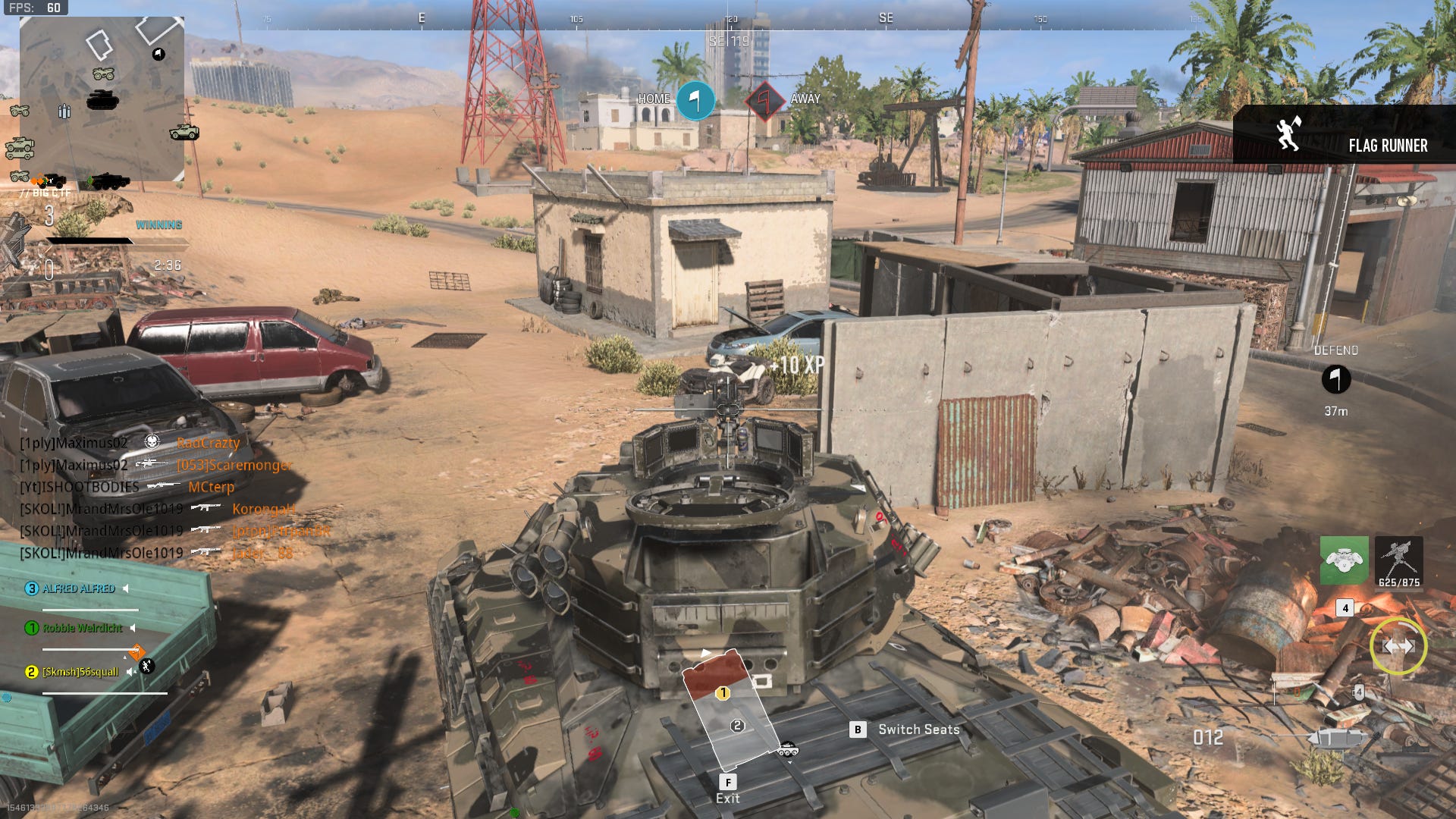Screen dimensions: 1456x819
Task: Select the AWAY flag objective marker
Action: point(766,100)
